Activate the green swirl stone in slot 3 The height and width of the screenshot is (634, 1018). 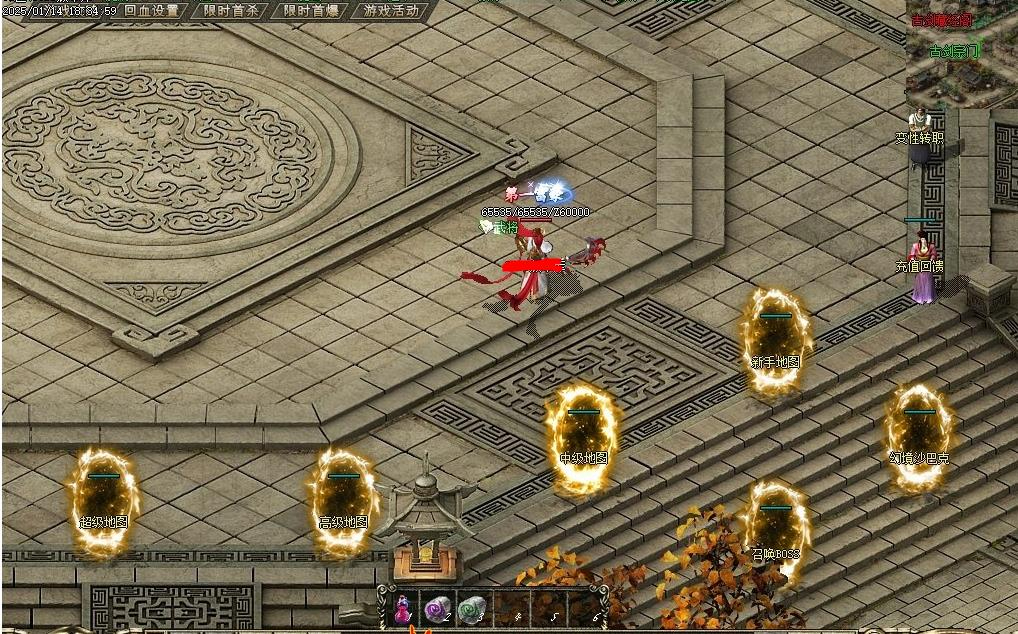click(471, 608)
